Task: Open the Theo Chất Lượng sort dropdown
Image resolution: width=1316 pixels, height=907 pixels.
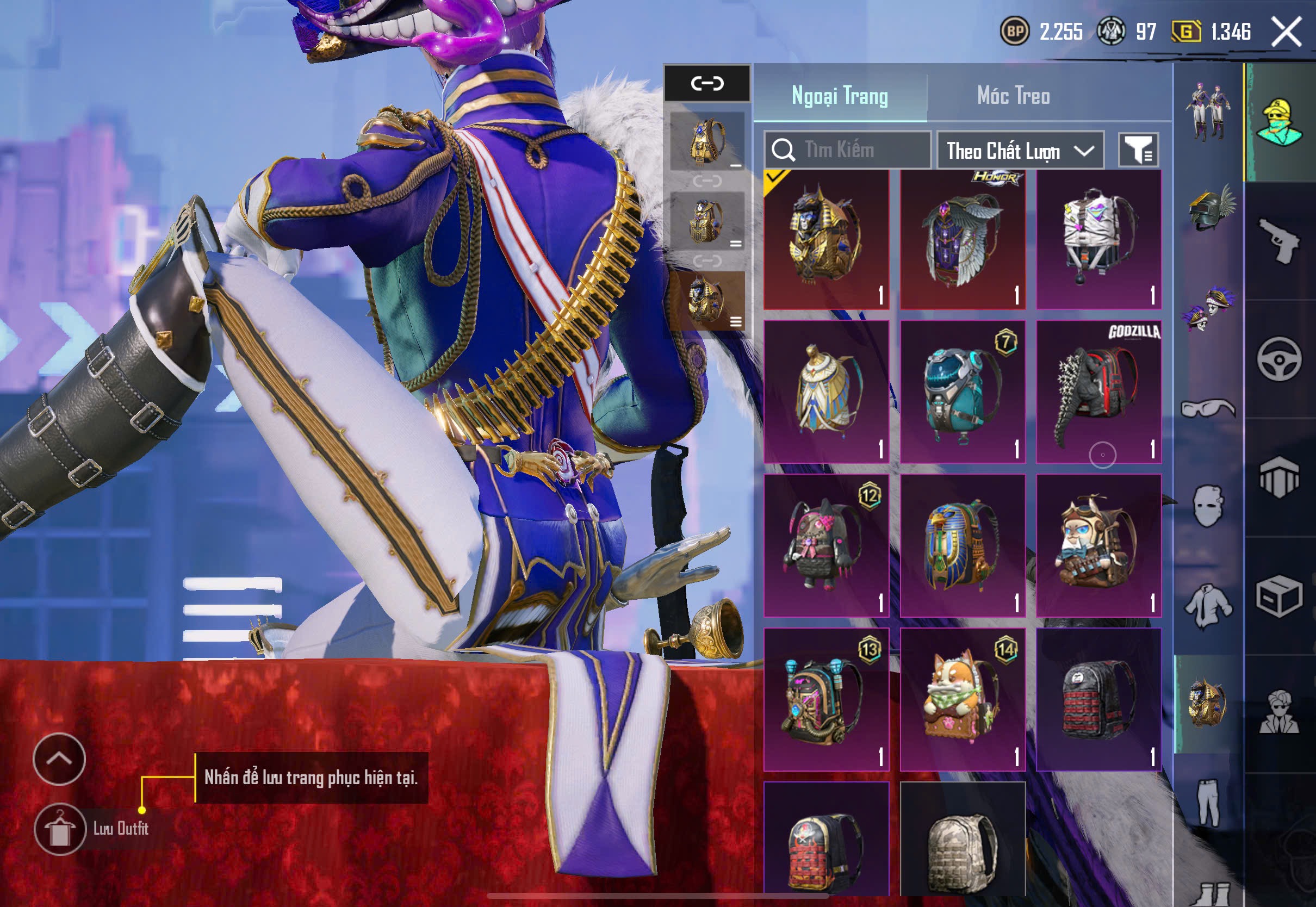Action: click(1020, 151)
